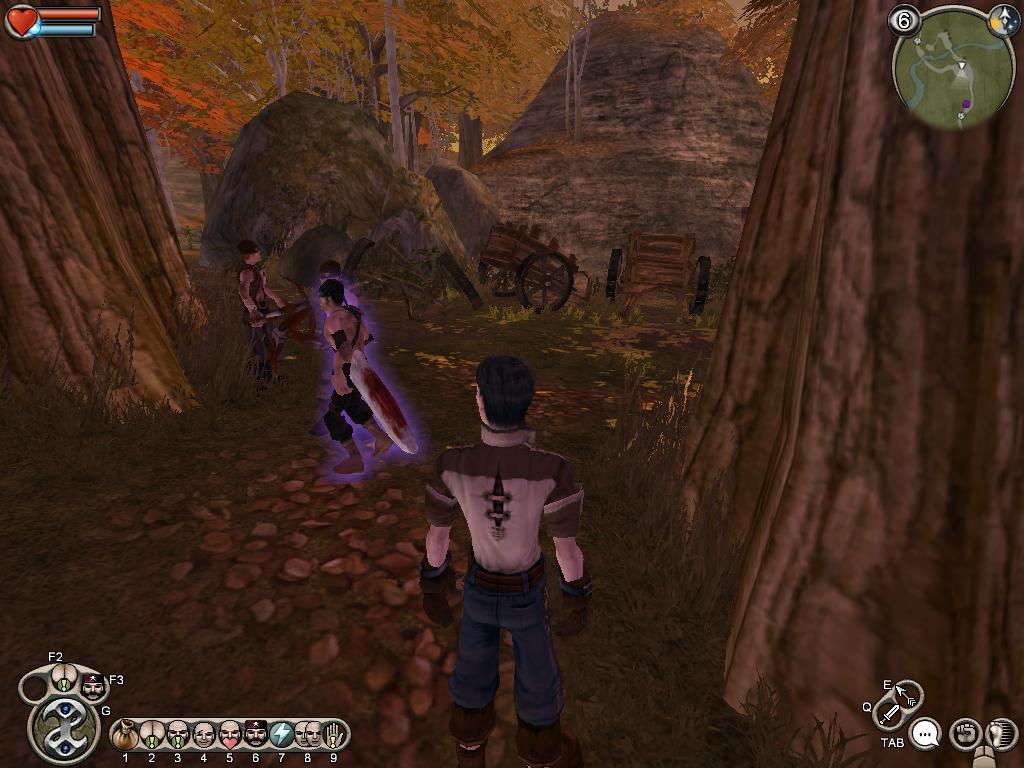Select the purple marker on the minimap
1024x768 pixels.
[x=966, y=103]
